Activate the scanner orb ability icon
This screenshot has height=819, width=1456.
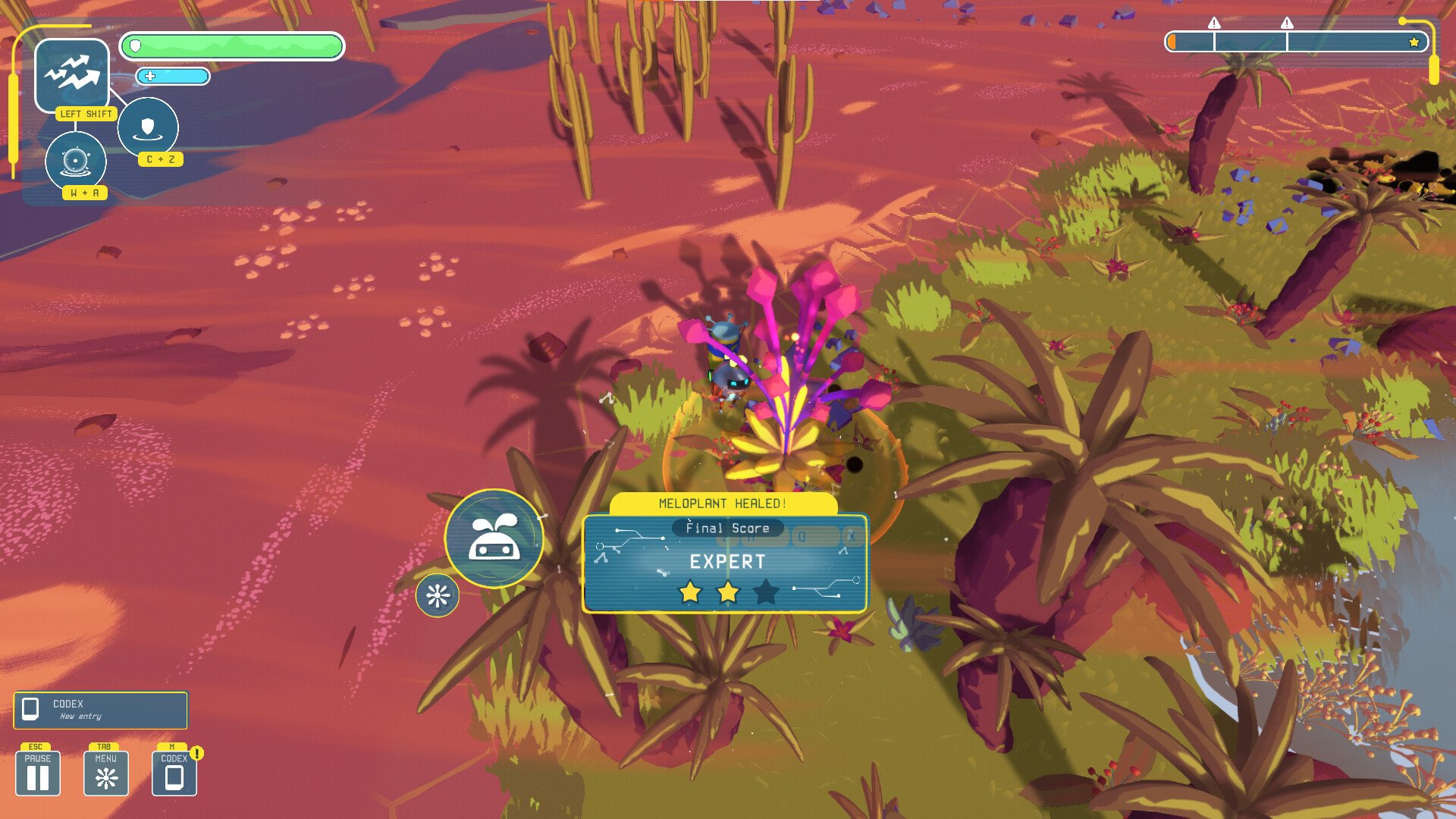point(76,161)
